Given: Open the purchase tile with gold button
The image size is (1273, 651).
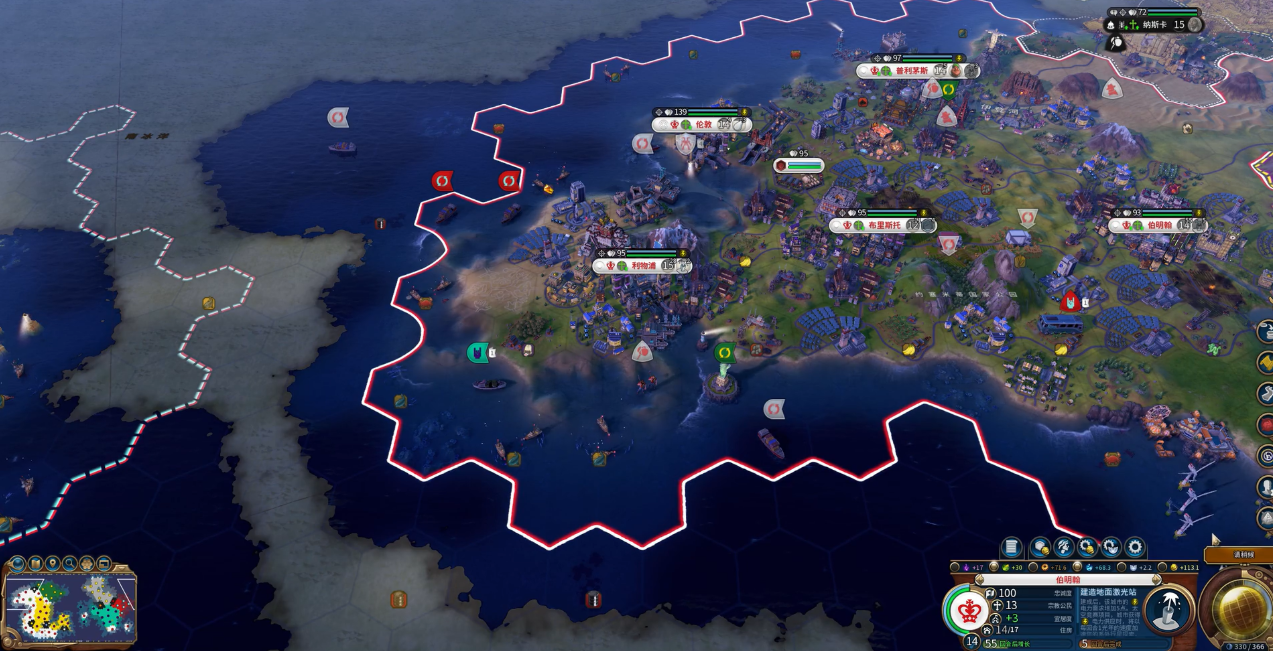Looking at the screenshot, I should point(1040,547).
